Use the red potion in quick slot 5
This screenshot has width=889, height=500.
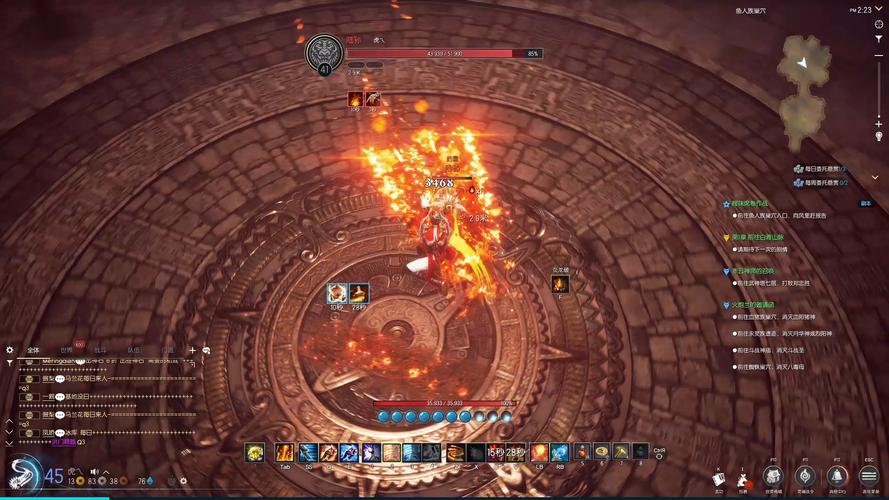tap(582, 453)
